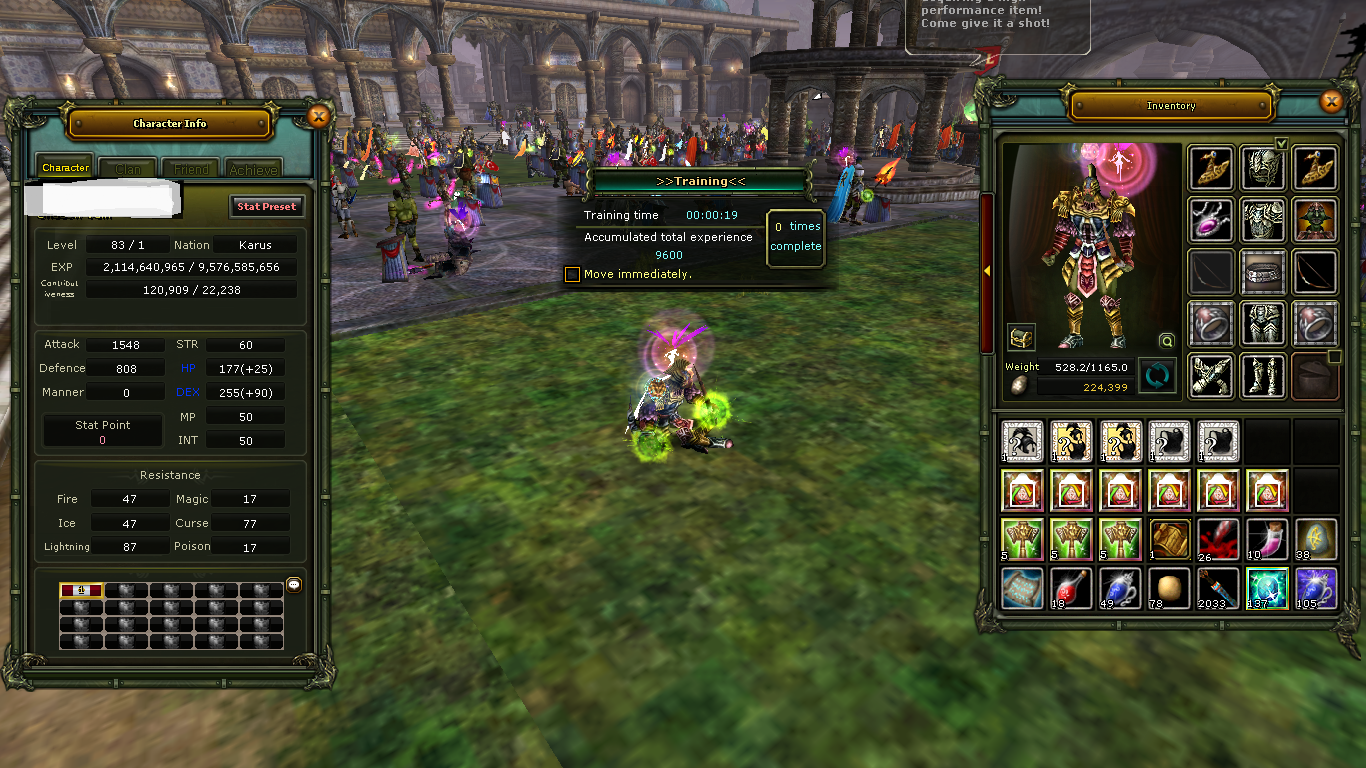Tick the Move immediately checkbox
1366x768 pixels.
(x=572, y=274)
